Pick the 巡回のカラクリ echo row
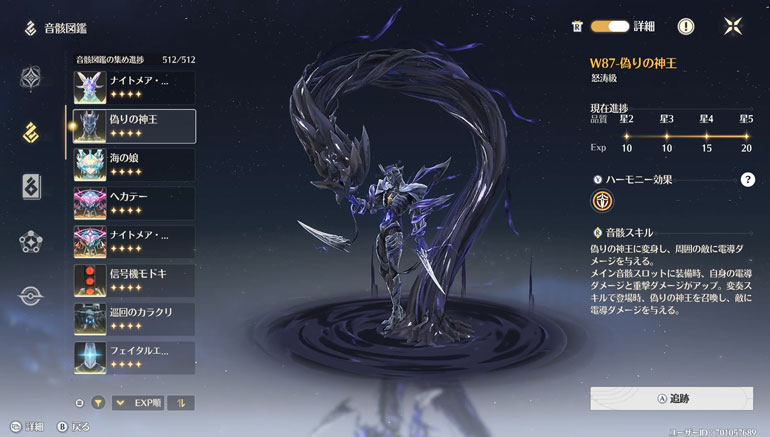The height and width of the screenshot is (437, 770). [x=134, y=319]
